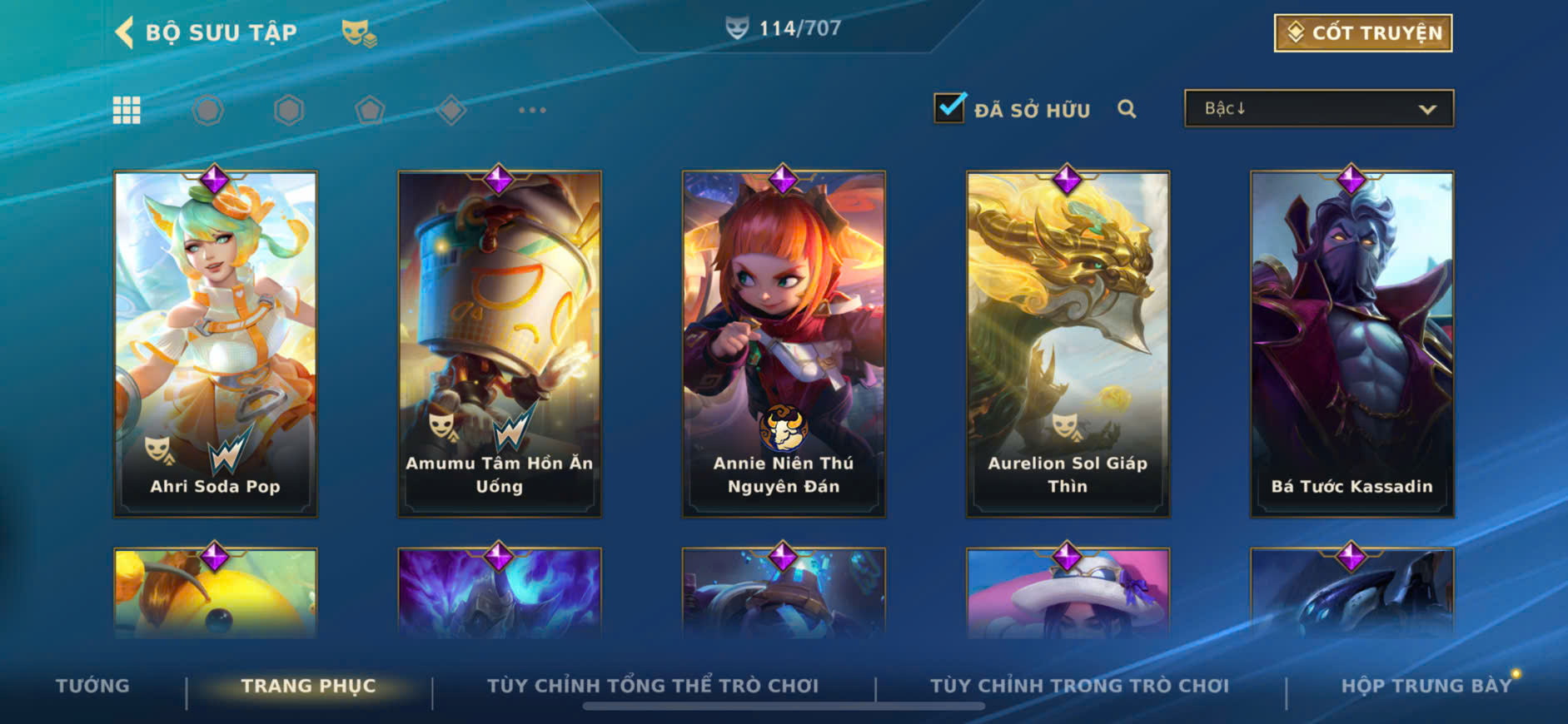Switch to the Trang Phục tab
1568x724 pixels.
coord(308,686)
